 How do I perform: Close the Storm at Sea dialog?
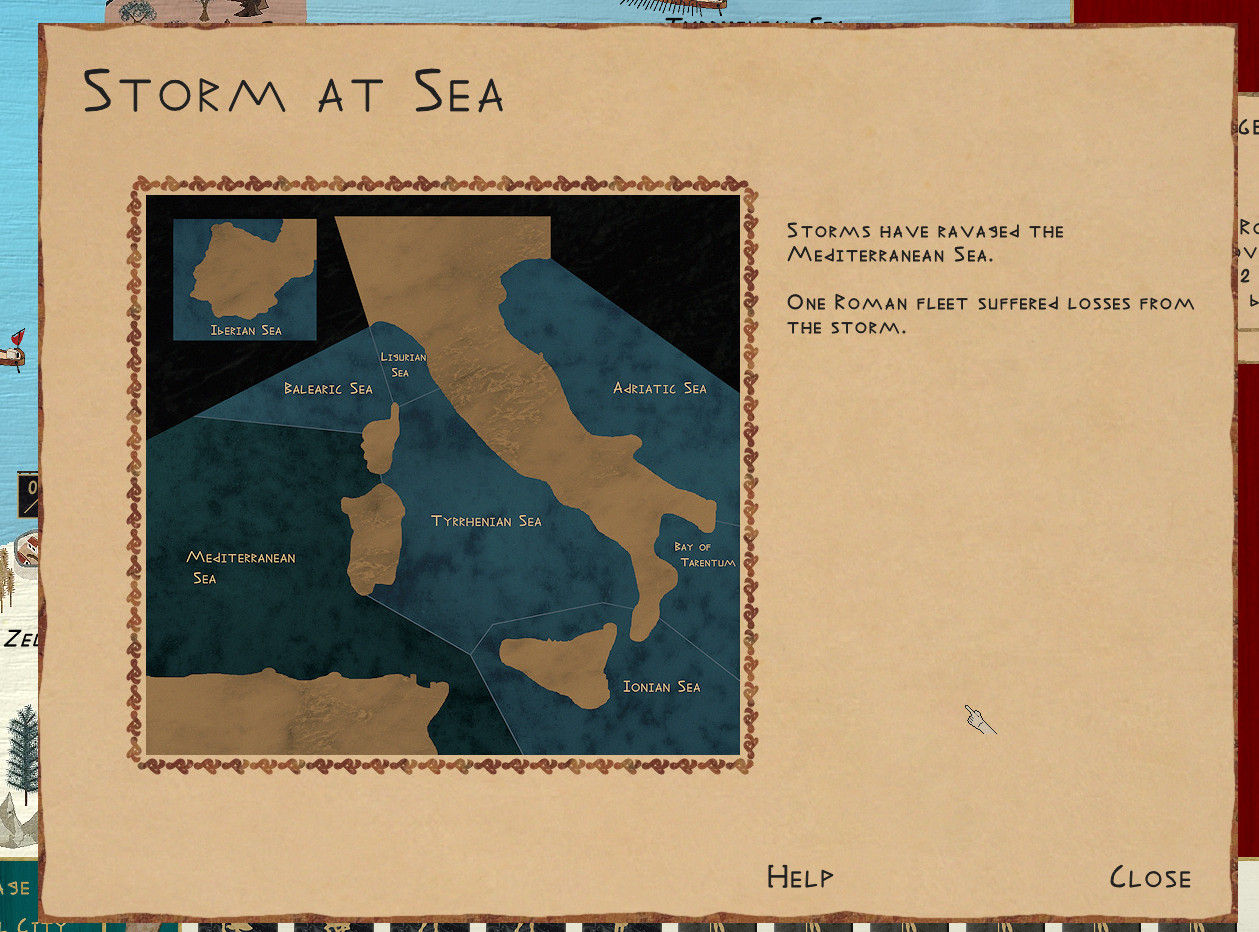click(x=1150, y=878)
